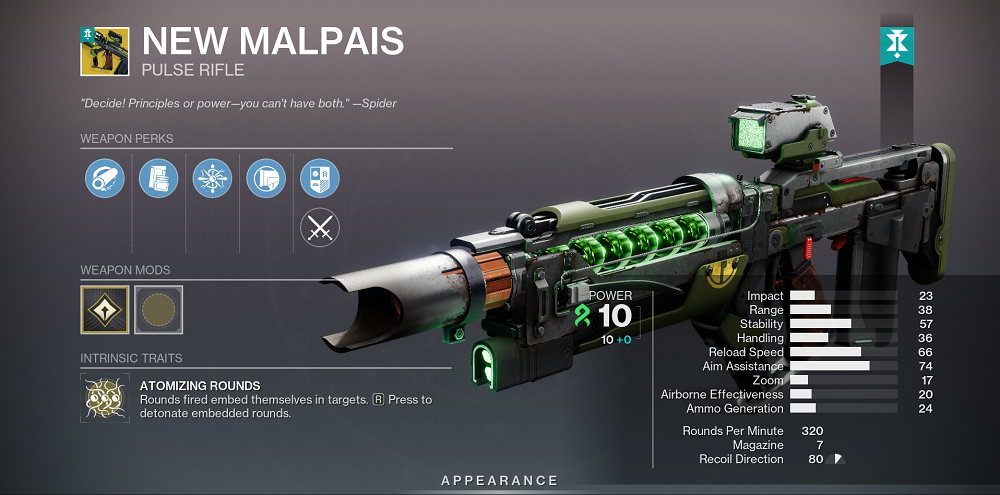
Task: Activate the crossed swords perk
Action: point(320,228)
